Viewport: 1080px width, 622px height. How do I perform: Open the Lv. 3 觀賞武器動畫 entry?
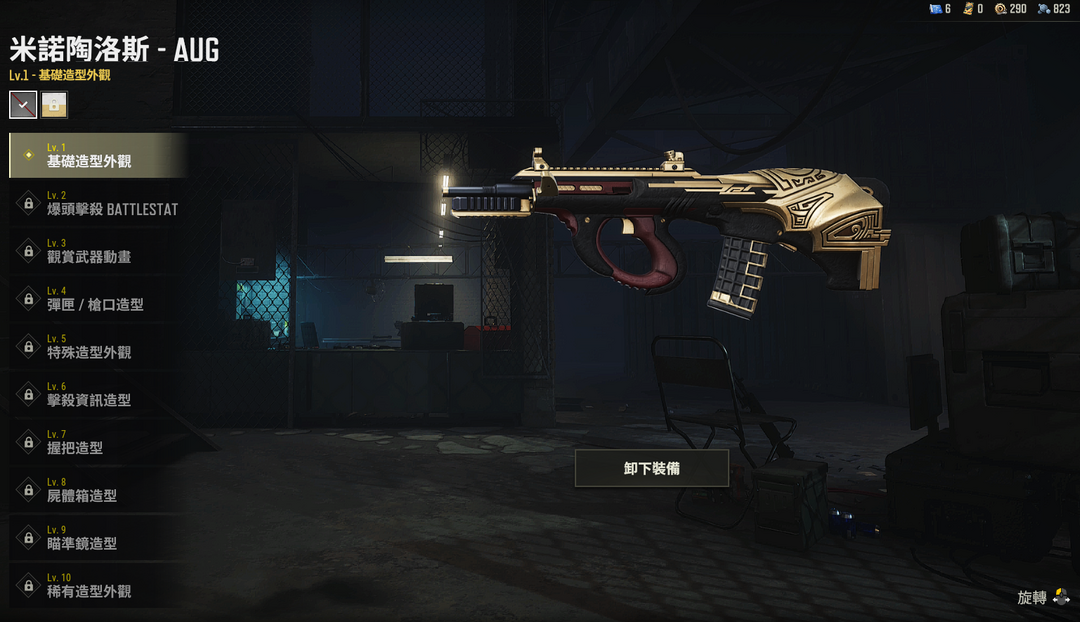coord(98,251)
